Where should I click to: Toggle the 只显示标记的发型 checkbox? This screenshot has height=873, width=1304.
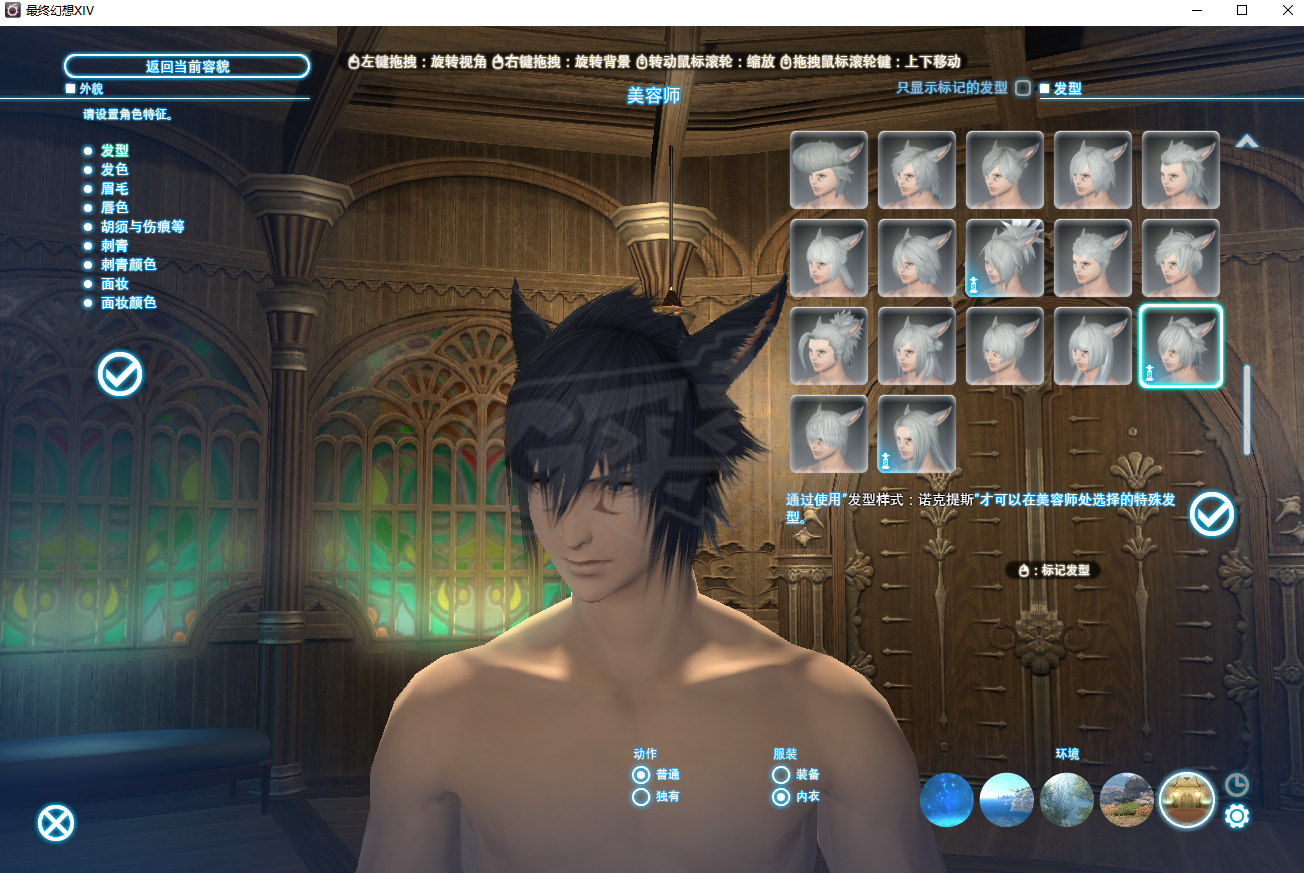coord(1023,88)
